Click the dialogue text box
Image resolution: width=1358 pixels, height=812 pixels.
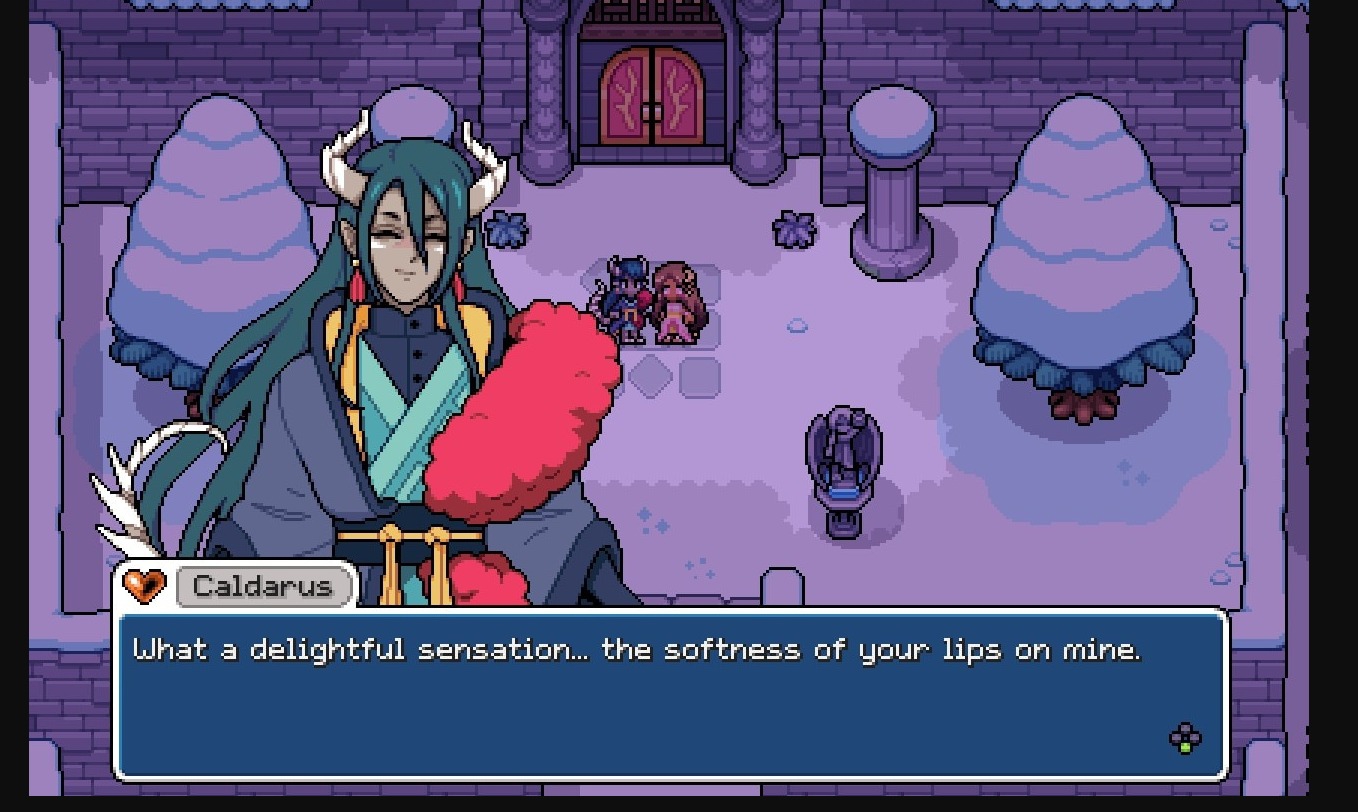point(670,695)
